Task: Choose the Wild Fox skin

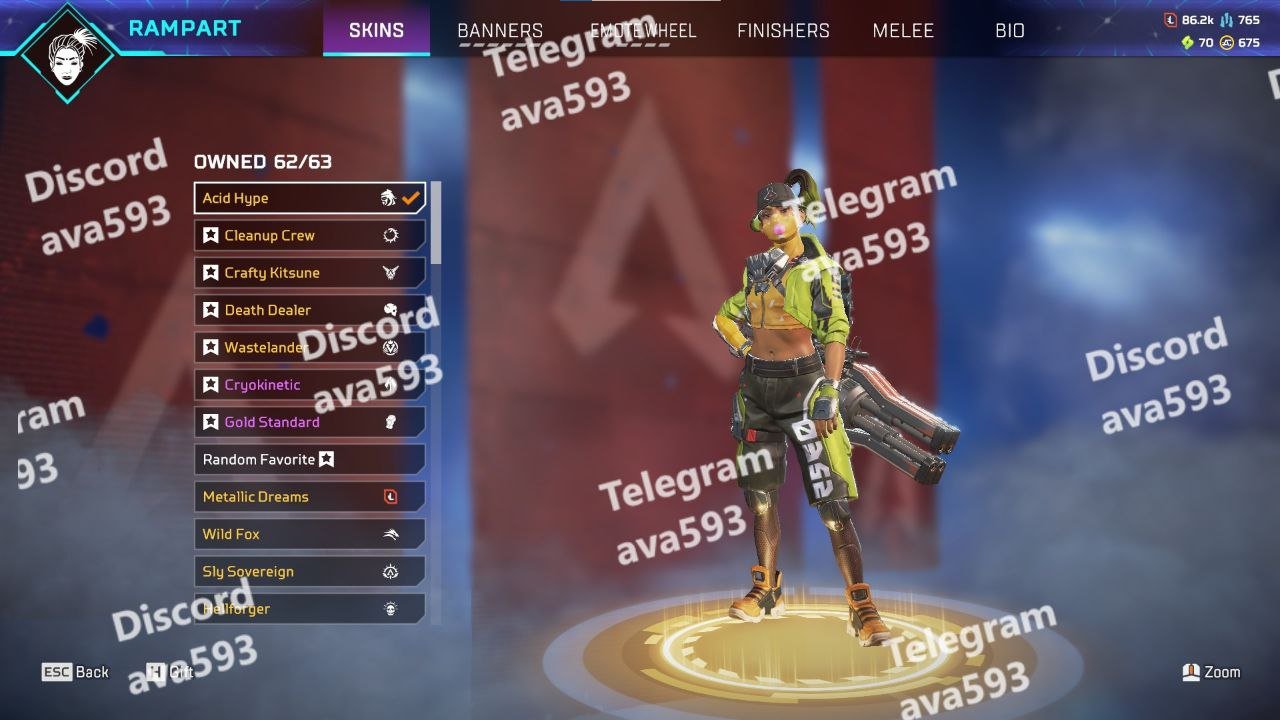Action: point(309,534)
